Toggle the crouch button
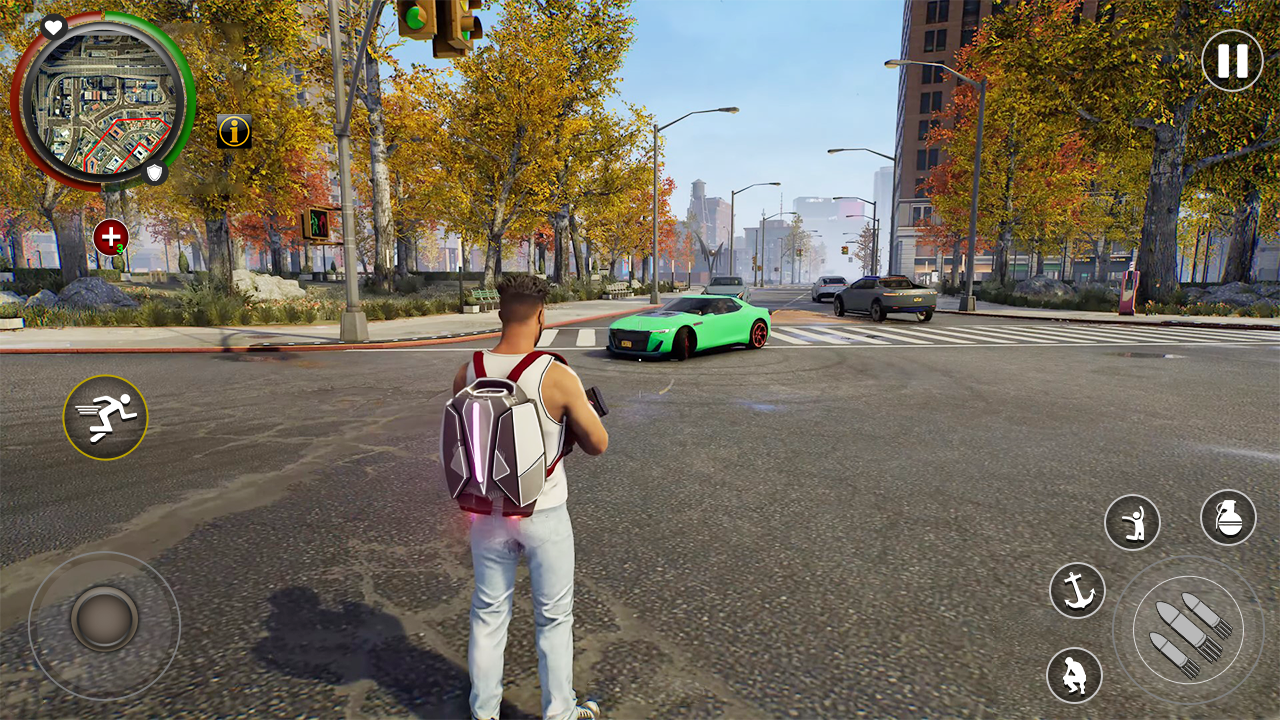This screenshot has height=720, width=1280. click(1074, 675)
